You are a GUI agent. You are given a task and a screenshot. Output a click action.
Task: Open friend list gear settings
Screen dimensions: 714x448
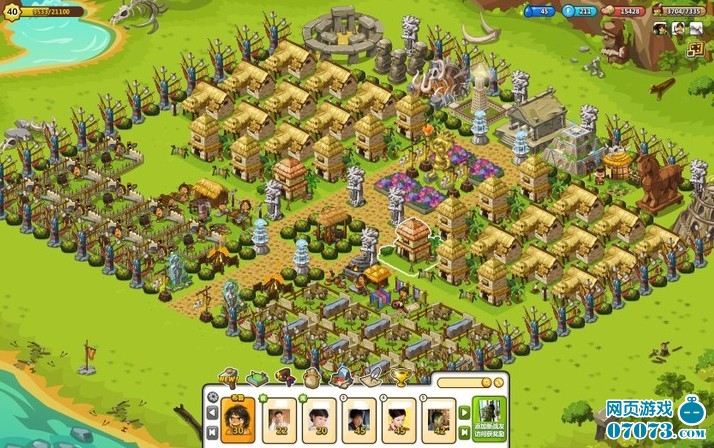tap(213, 395)
